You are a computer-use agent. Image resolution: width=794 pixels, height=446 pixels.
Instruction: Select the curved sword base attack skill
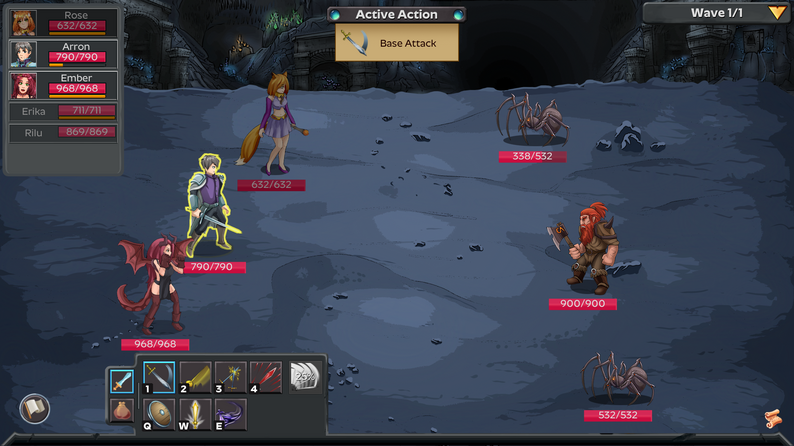coord(159,377)
